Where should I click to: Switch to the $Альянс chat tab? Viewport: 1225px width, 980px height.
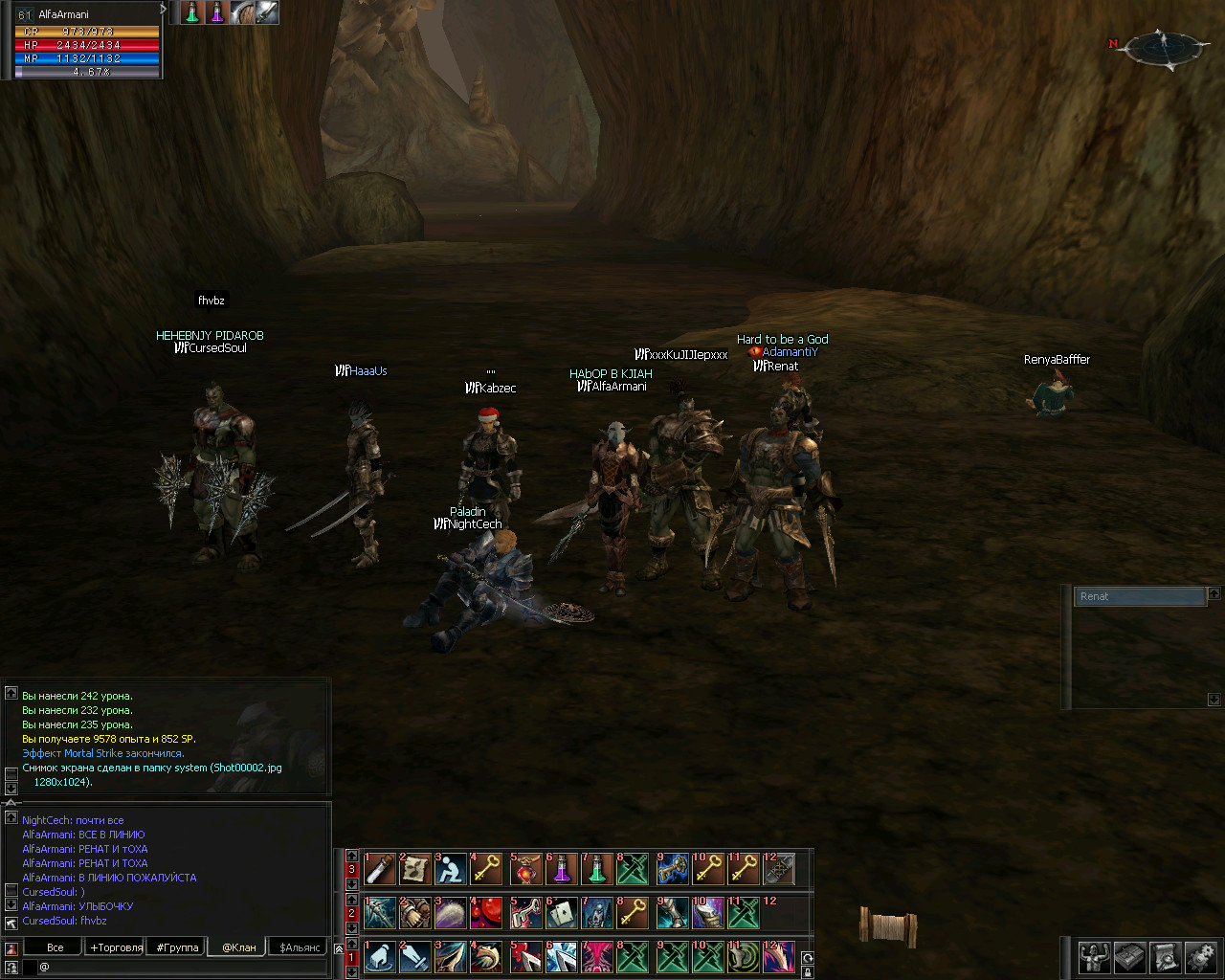301,947
